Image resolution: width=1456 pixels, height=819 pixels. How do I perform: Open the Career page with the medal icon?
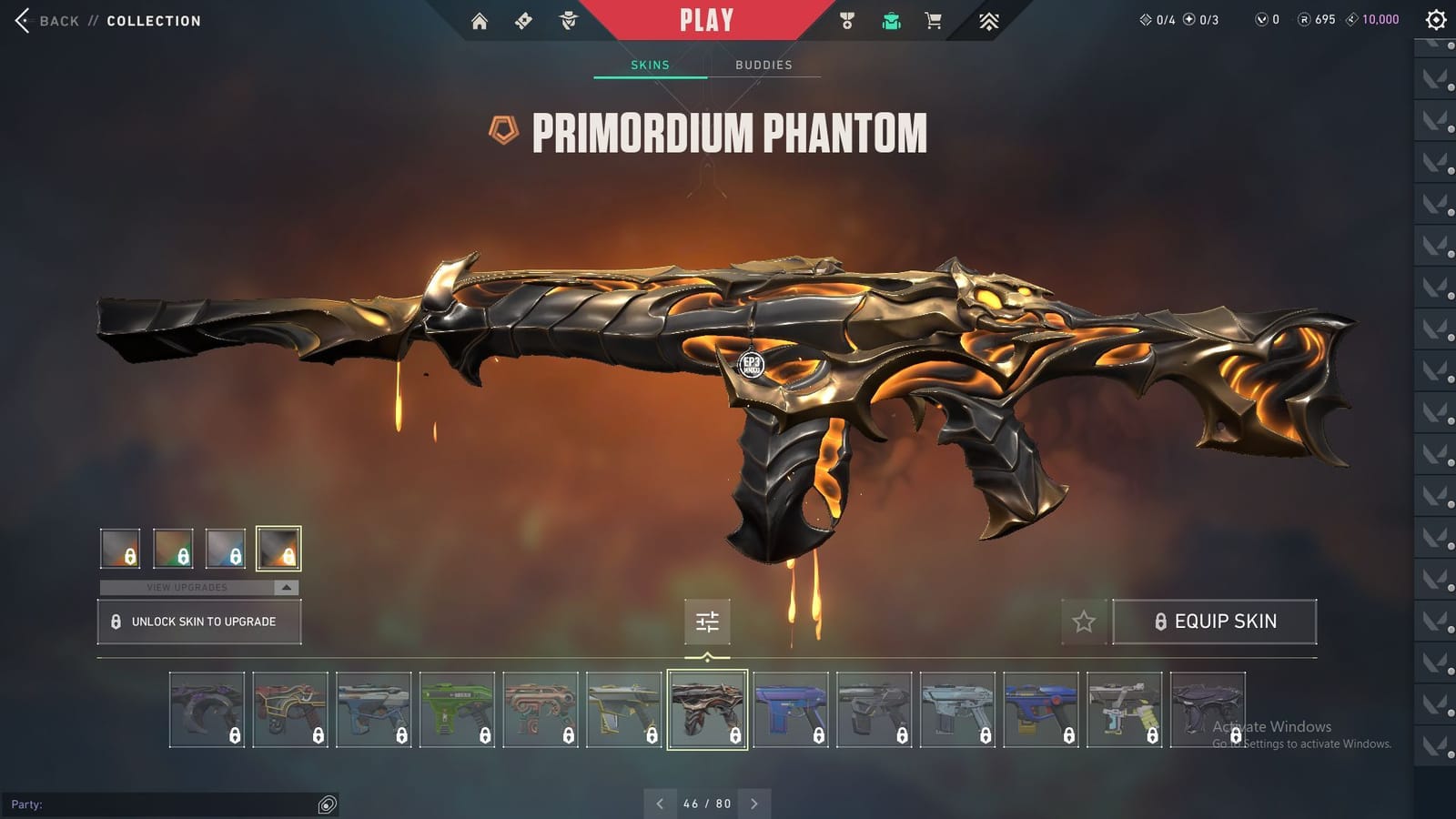tap(848, 19)
